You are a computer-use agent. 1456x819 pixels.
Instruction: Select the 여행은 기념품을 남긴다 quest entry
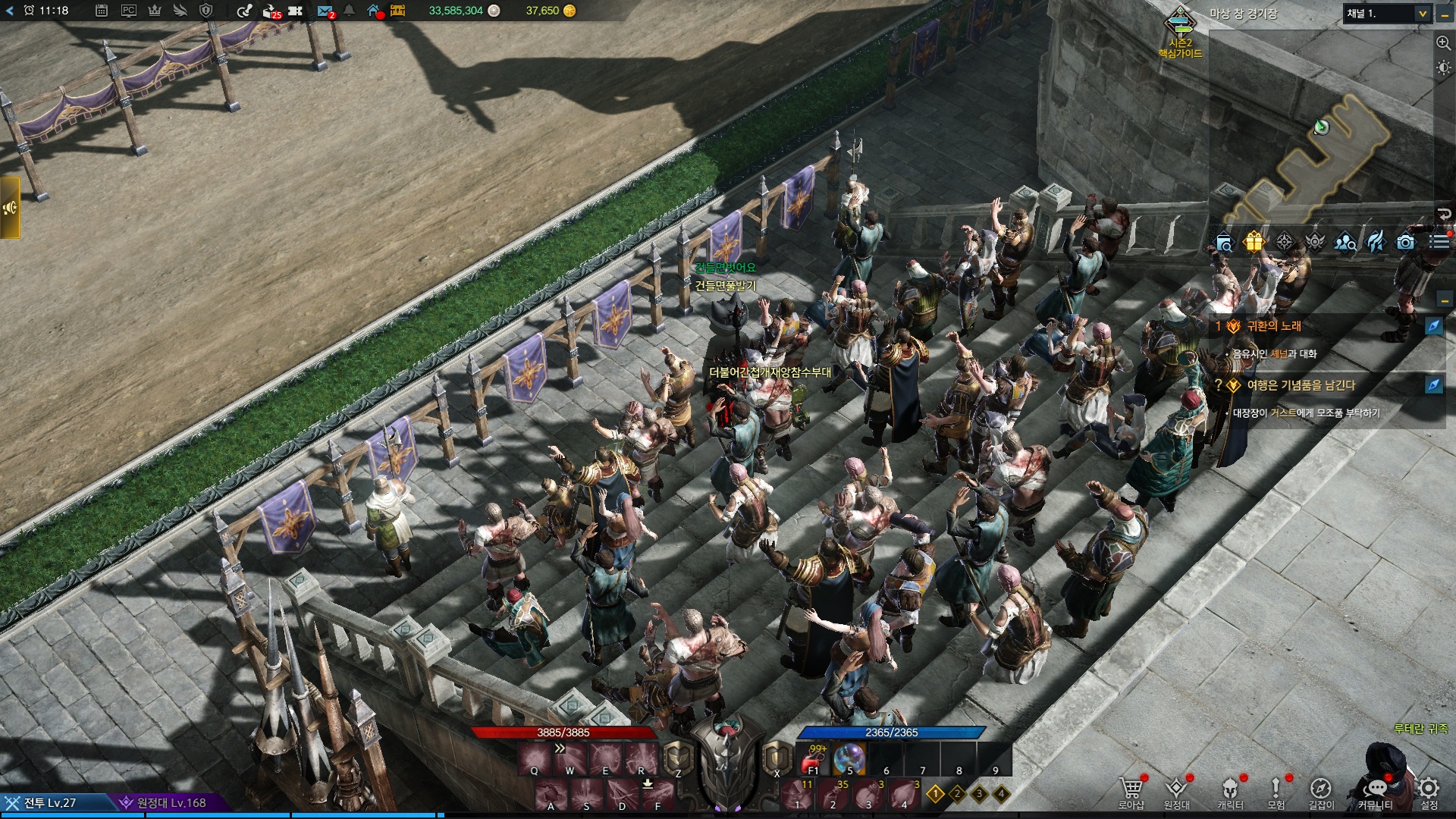(x=1301, y=385)
